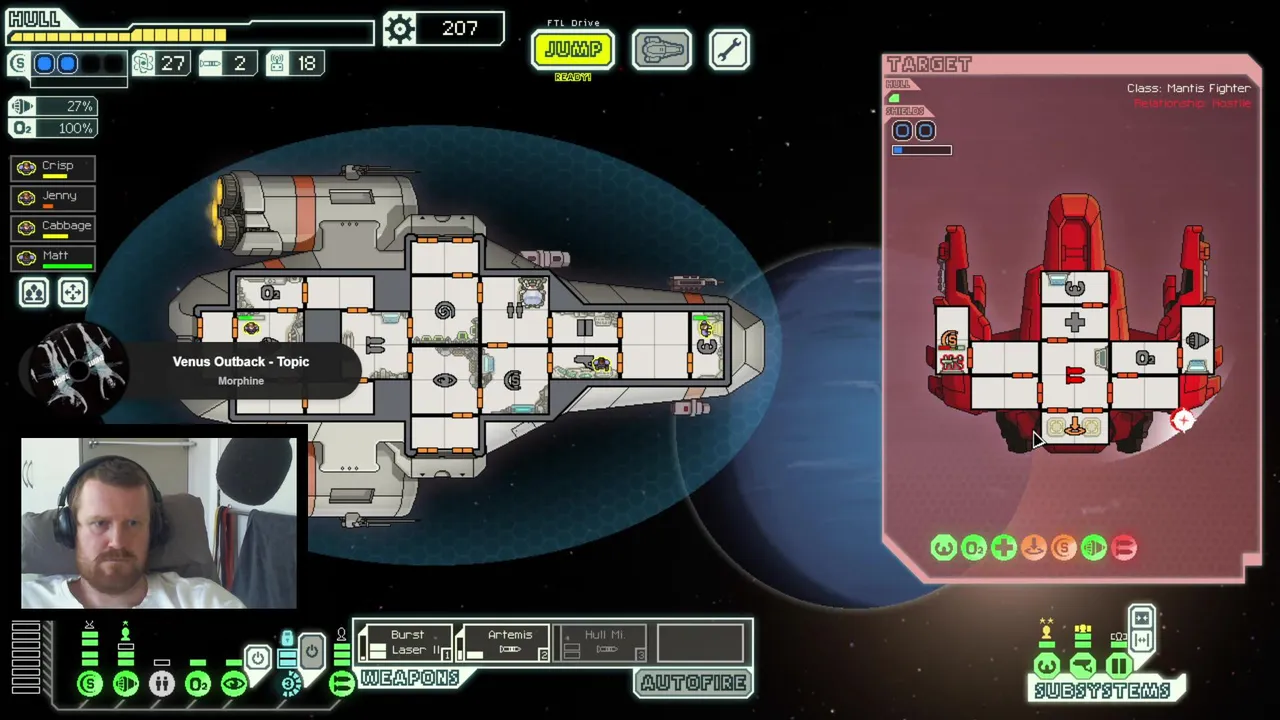
Task: Power the Hull Missile weapon slot
Action: (x=600, y=642)
